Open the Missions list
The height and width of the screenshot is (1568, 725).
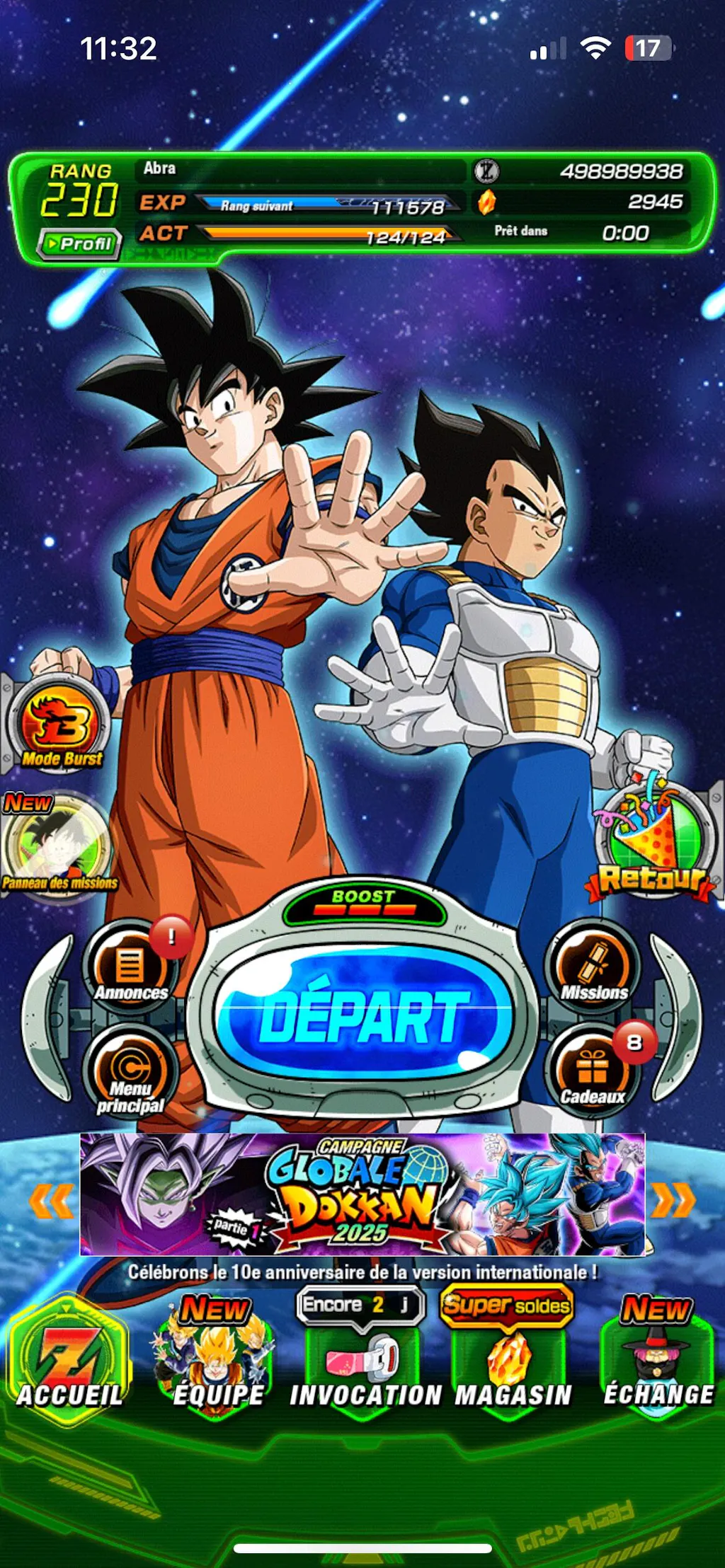(593, 967)
